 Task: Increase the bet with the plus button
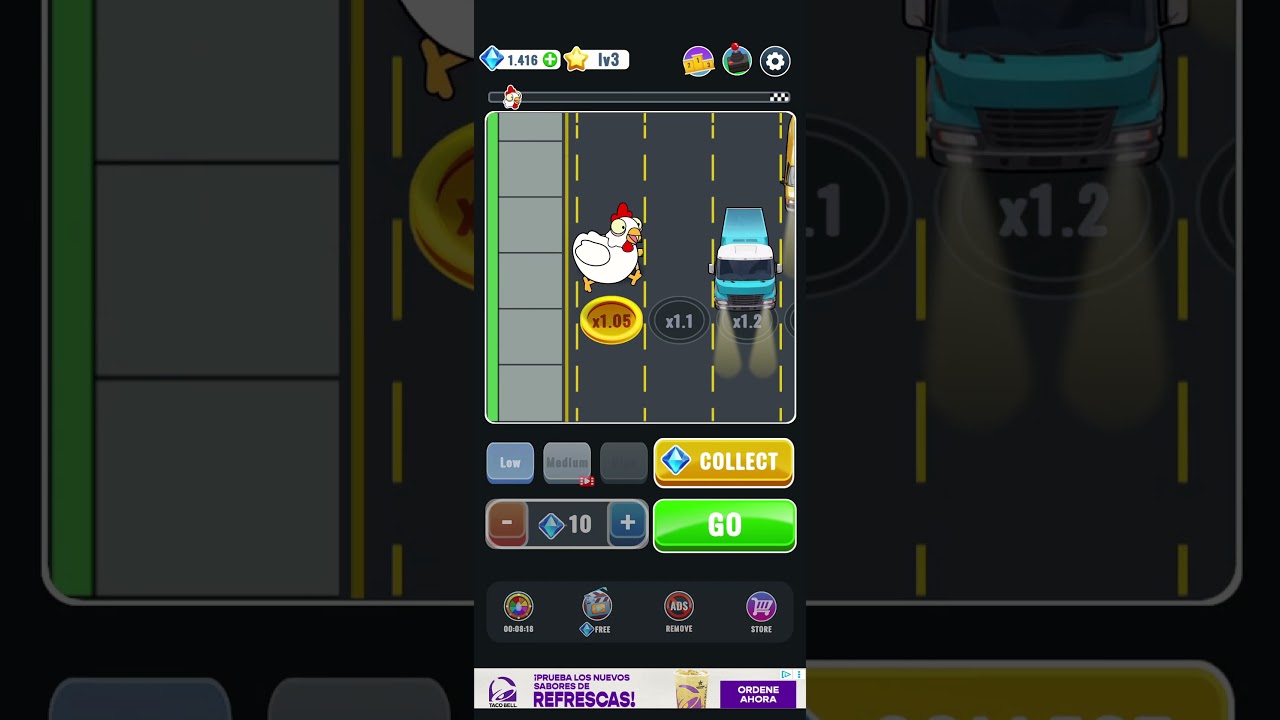pos(627,523)
